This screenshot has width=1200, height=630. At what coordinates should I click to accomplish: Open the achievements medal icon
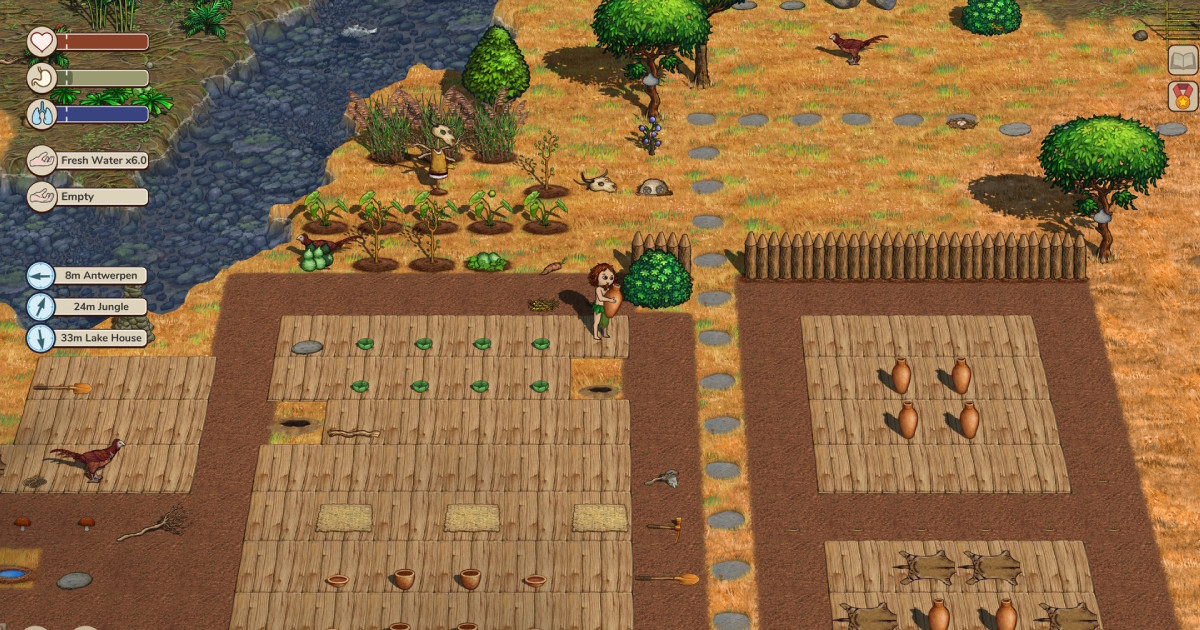[1183, 97]
